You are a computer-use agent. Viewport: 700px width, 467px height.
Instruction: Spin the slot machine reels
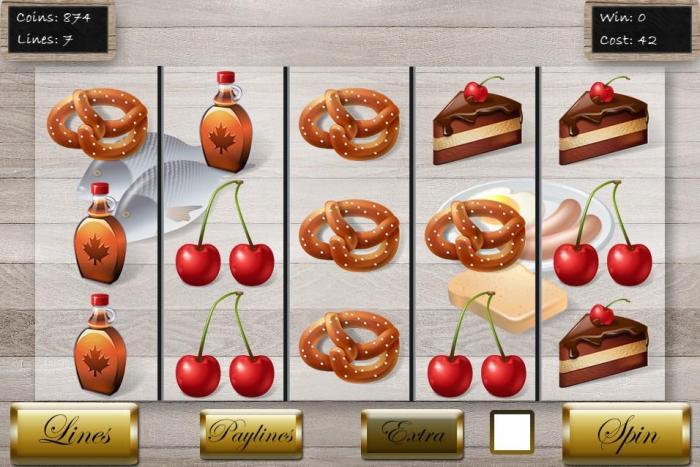[x=626, y=434]
